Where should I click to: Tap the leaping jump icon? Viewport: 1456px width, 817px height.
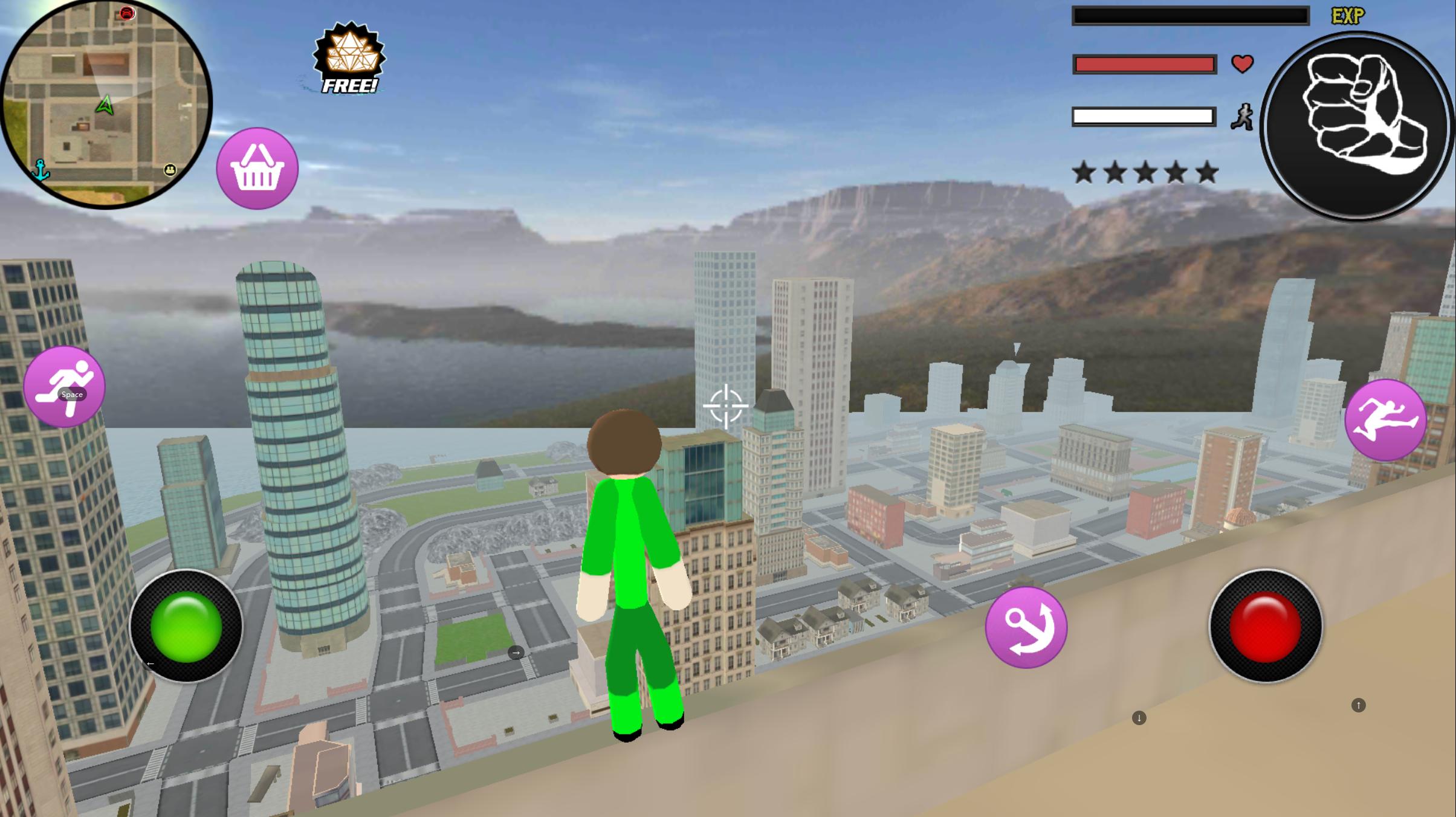[1385, 419]
